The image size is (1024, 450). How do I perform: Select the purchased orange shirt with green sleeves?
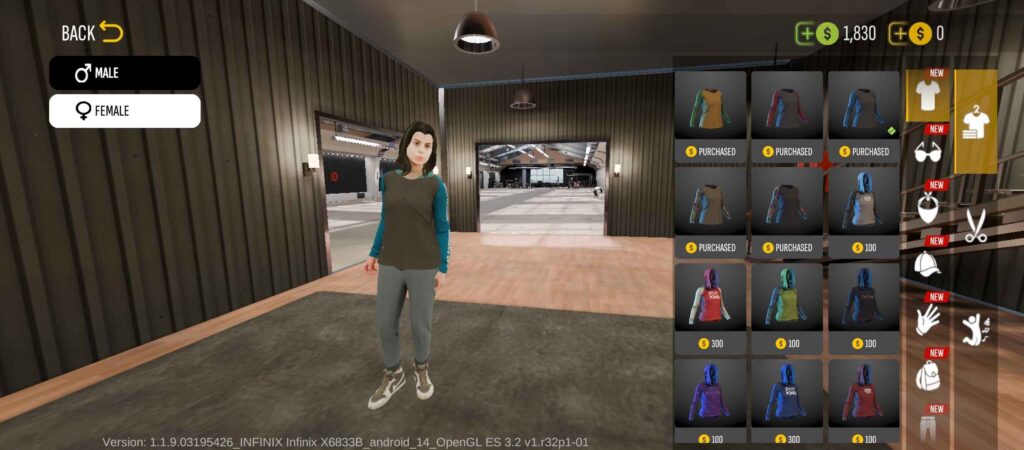pos(710,111)
